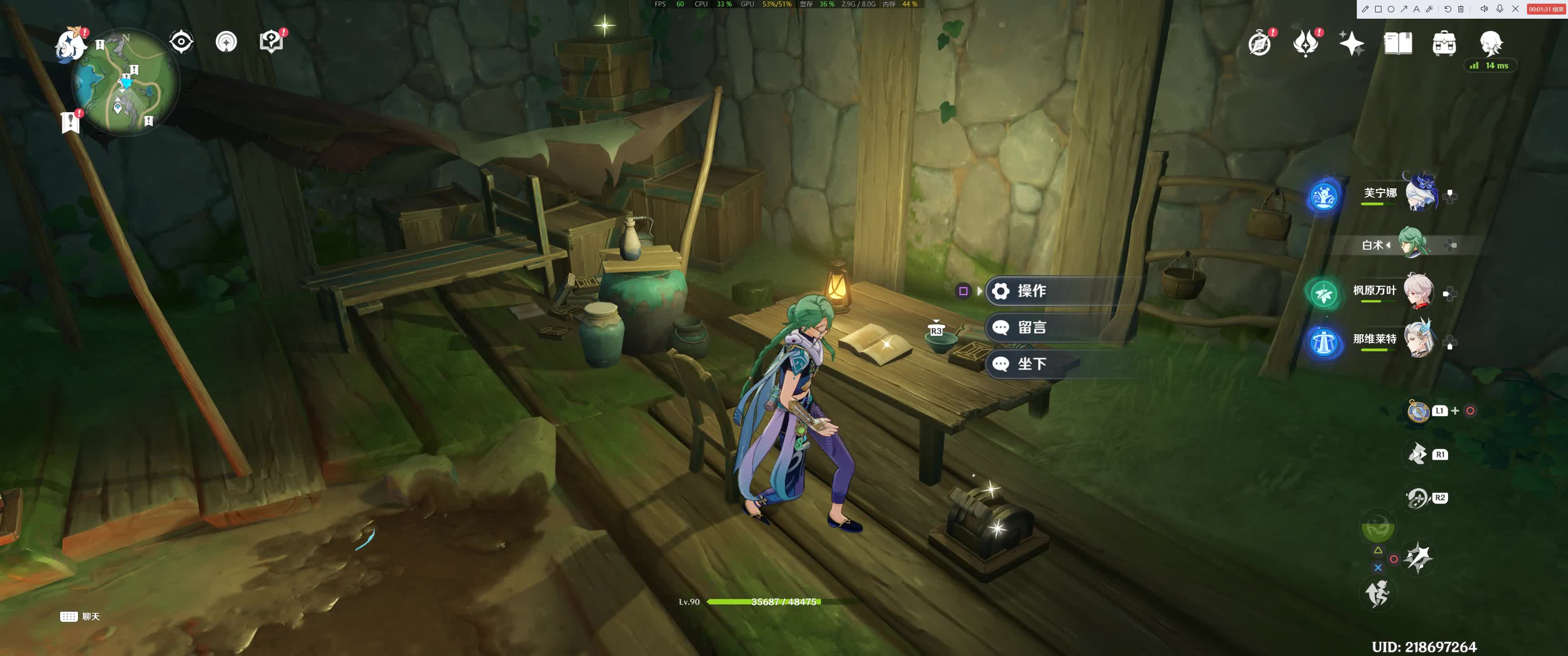Open the 聊天 chat box
The height and width of the screenshot is (656, 1568).
tap(80, 616)
